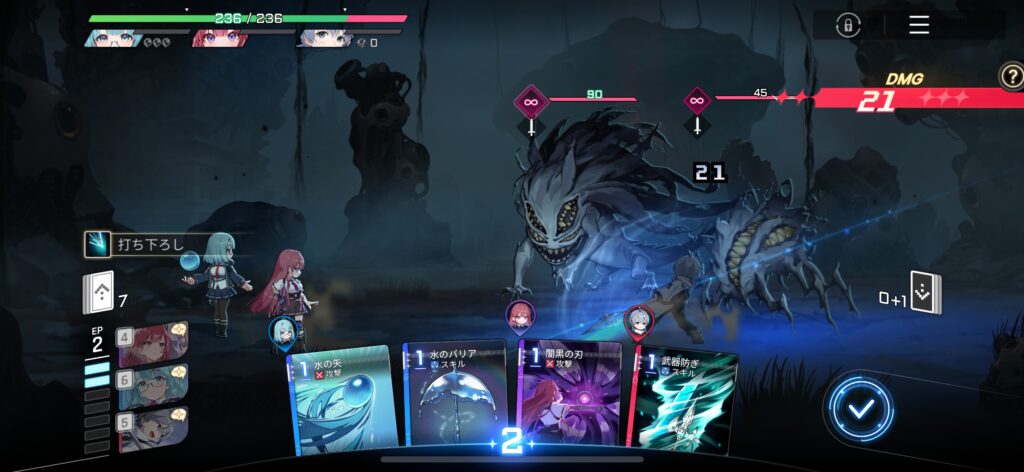
Task: View the draw pile deck icon
Action: pyautogui.click(x=97, y=295)
